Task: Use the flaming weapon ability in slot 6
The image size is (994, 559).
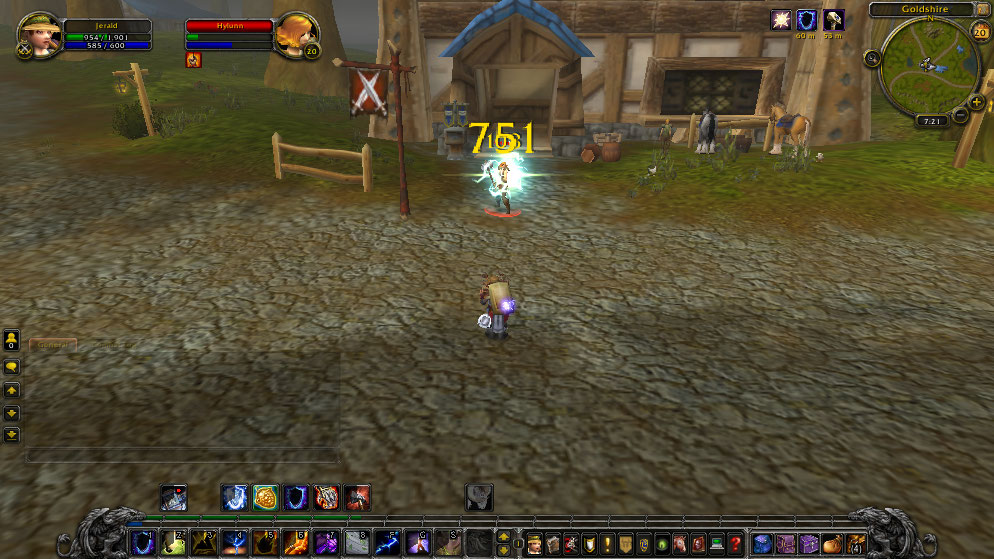Action: click(295, 543)
